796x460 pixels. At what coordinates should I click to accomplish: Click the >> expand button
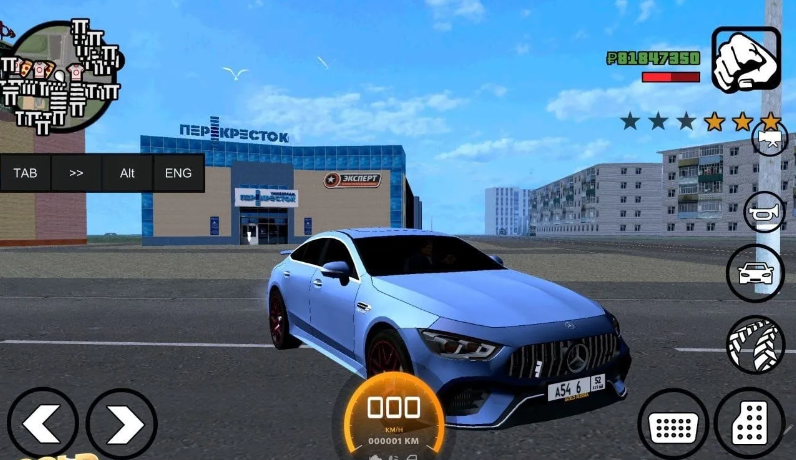point(76,173)
